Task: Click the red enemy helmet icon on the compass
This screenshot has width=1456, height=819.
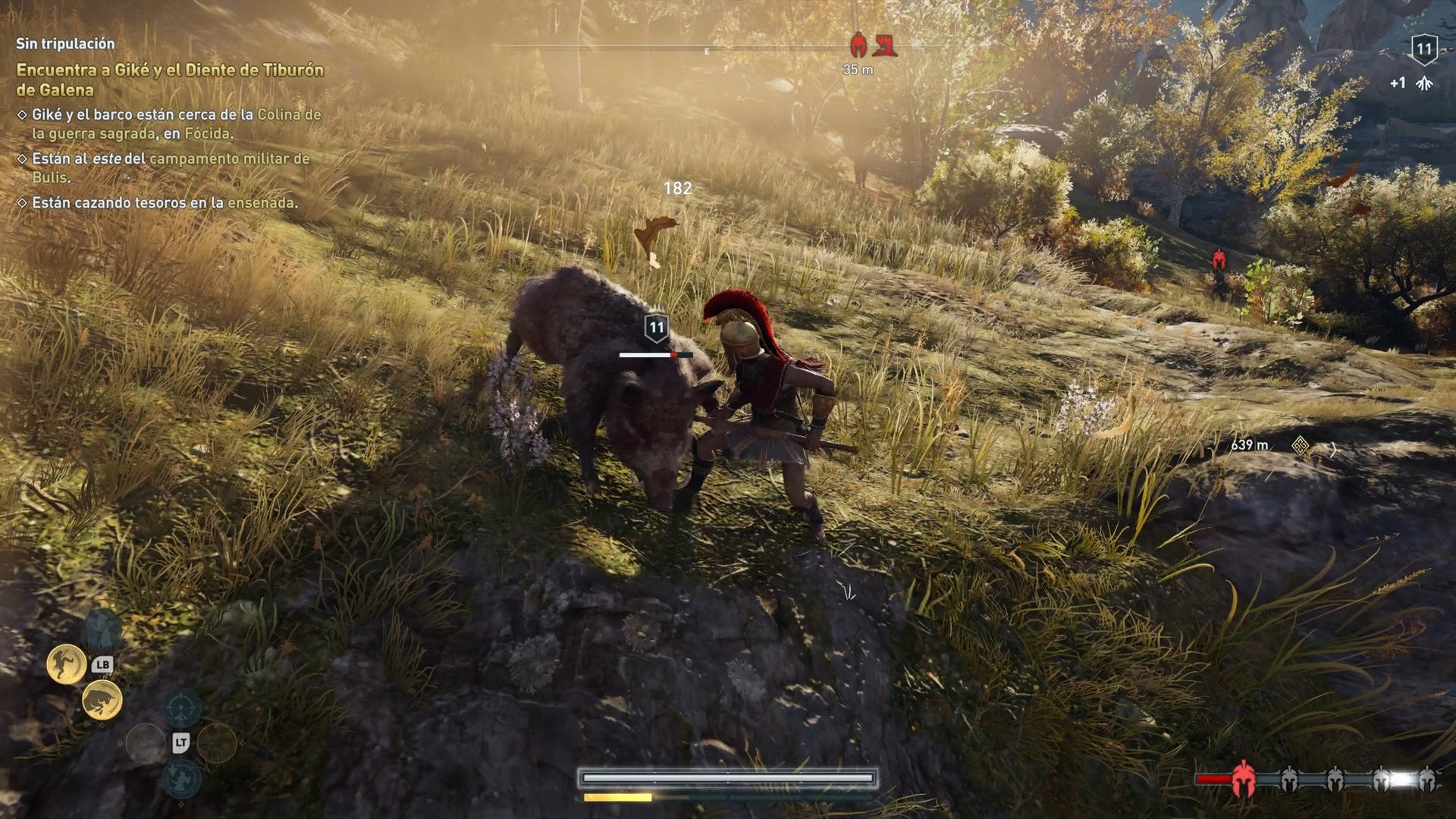Action: 858,44
